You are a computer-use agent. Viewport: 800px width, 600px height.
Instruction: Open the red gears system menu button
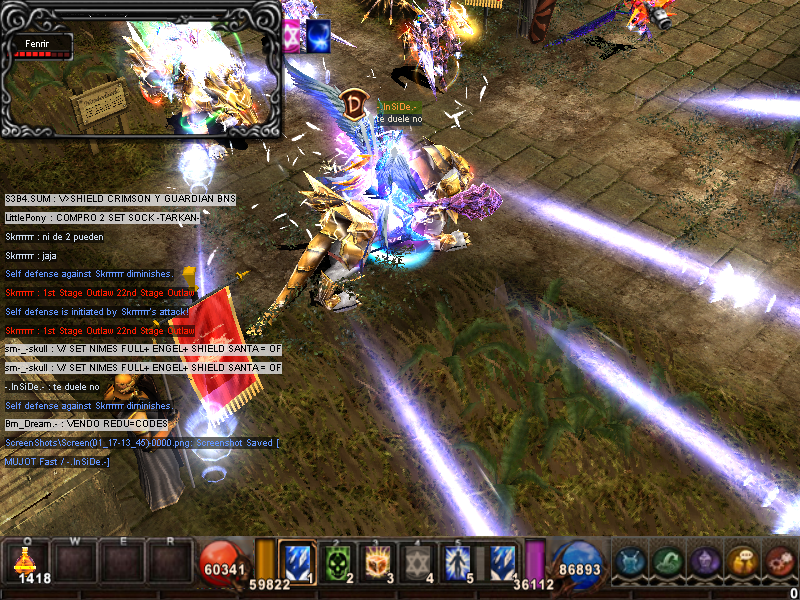point(779,562)
